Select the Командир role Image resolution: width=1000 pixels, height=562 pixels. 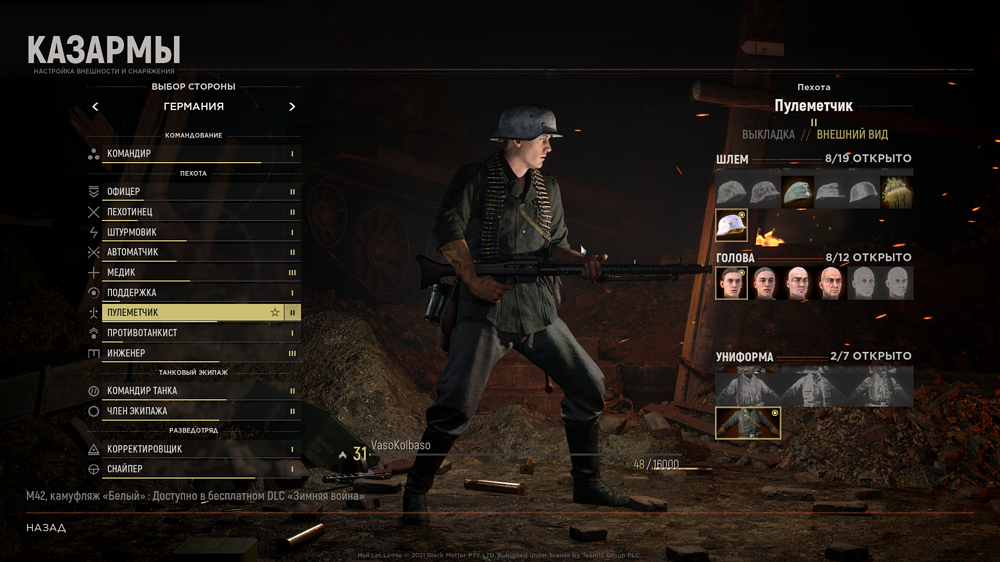pyautogui.click(x=192, y=154)
